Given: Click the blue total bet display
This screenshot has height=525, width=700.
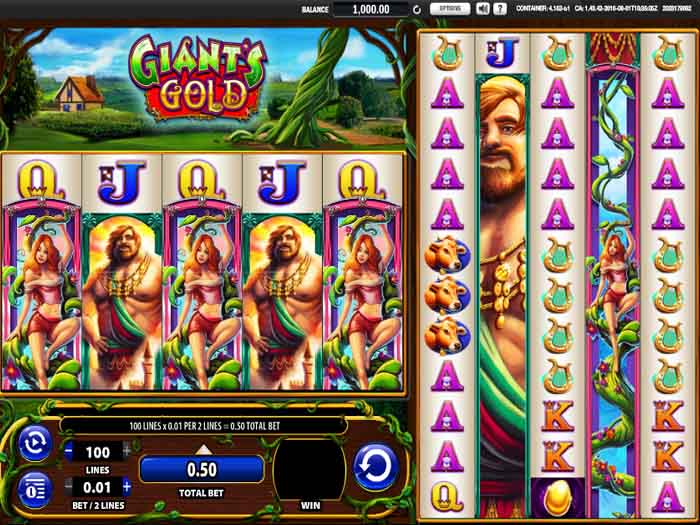Looking at the screenshot, I should (201, 469).
